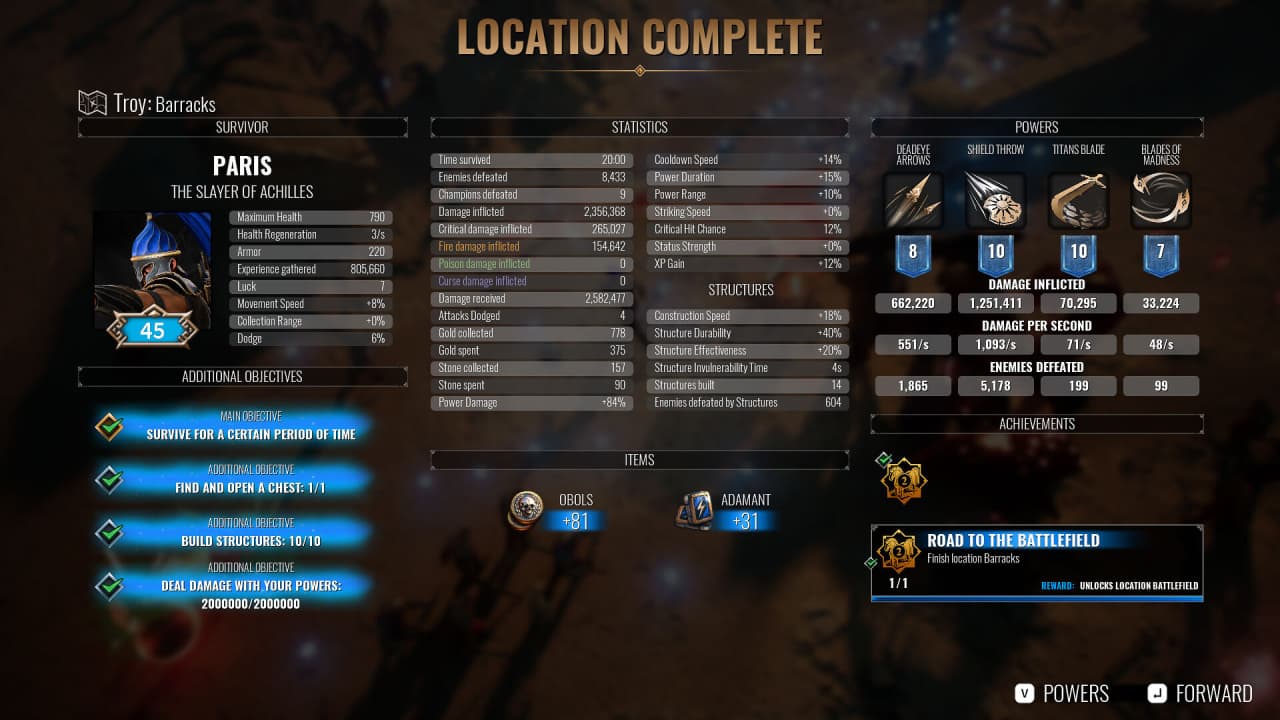Viewport: 1280px width, 720px height.
Task: Open the Road to the Battlefield achievement card
Action: tap(1037, 562)
